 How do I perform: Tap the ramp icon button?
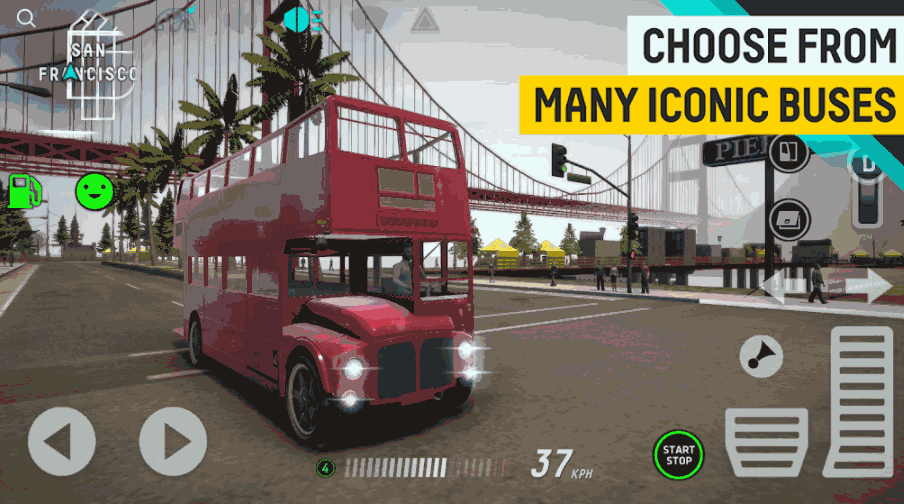[x=788, y=218]
